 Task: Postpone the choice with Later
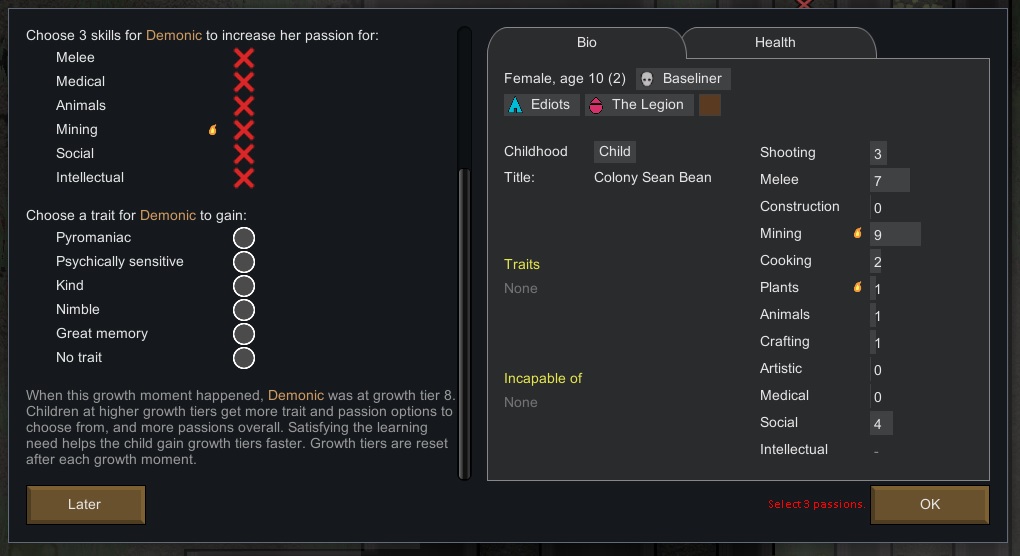pyautogui.click(x=86, y=505)
